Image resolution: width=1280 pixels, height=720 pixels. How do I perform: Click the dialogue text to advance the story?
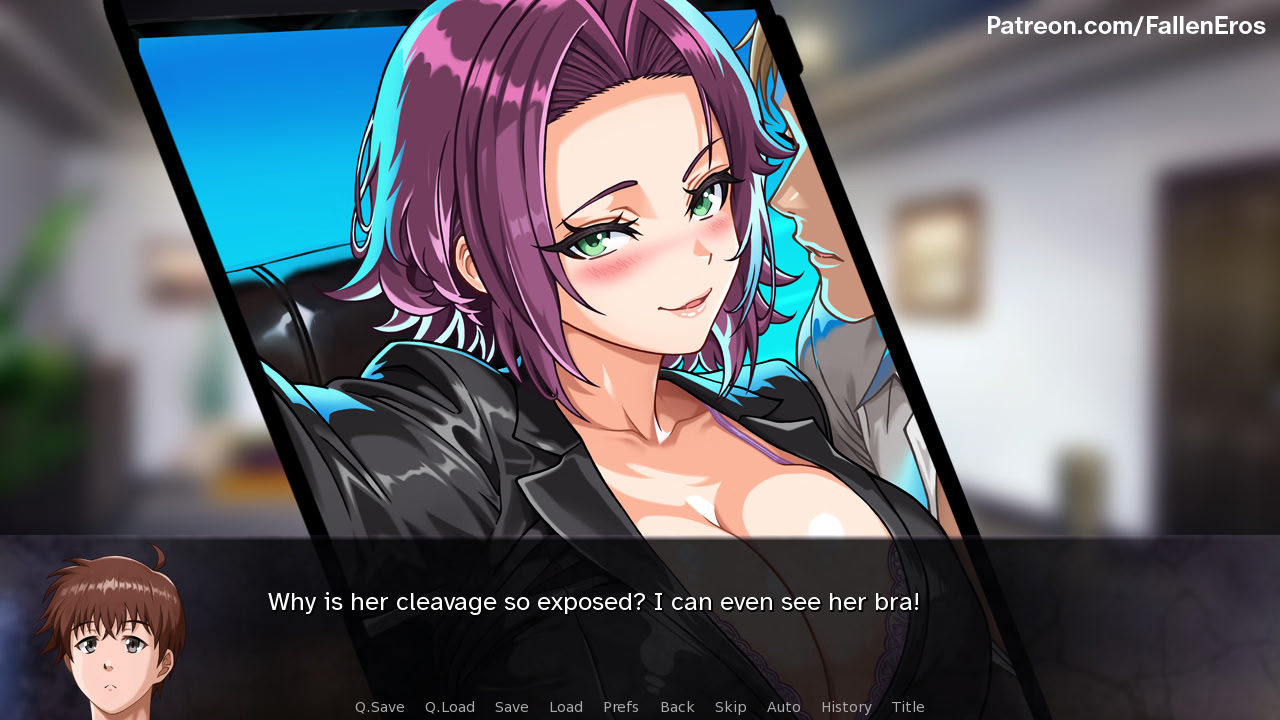(x=592, y=602)
